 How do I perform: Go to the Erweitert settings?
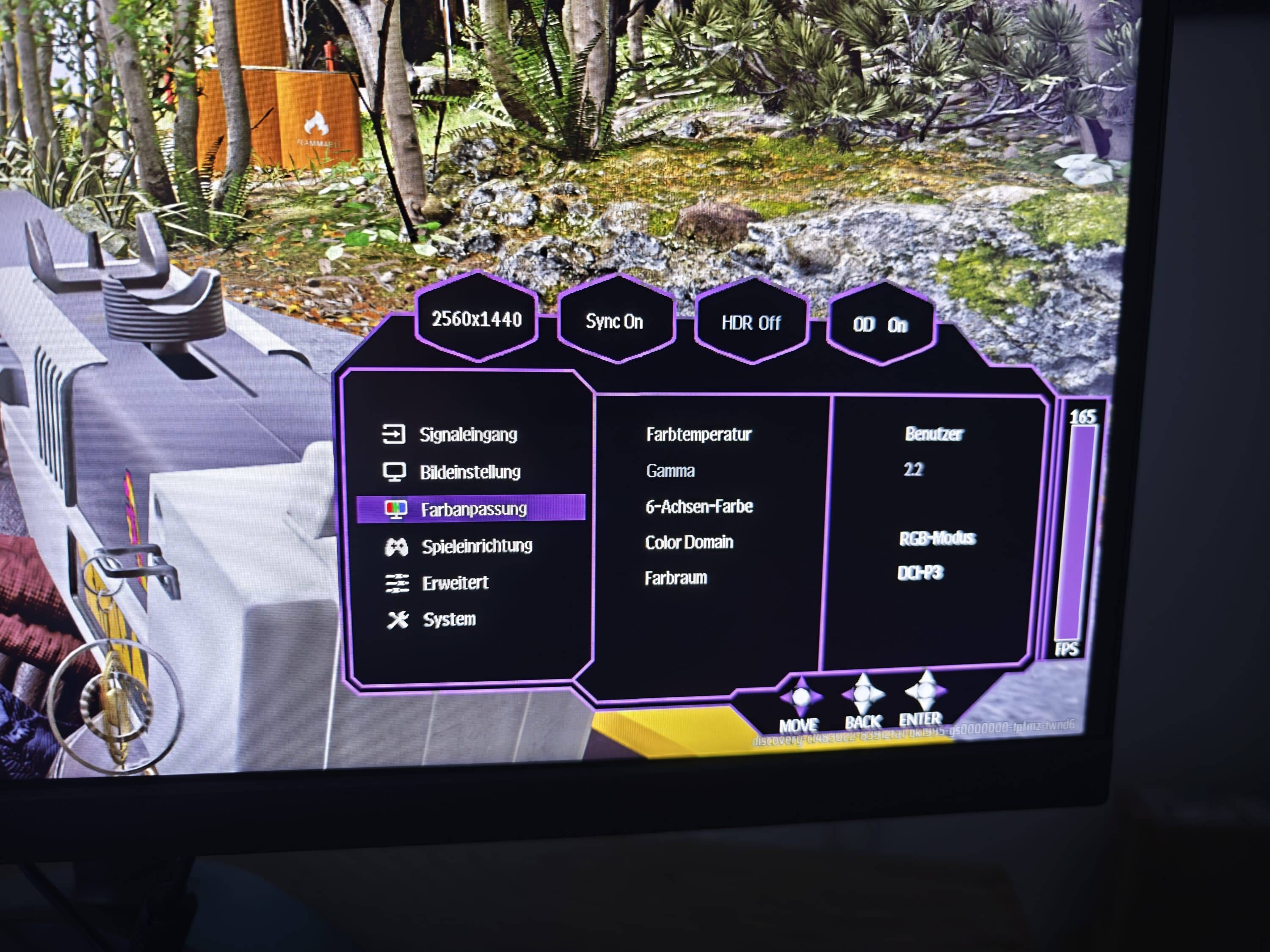pos(455,583)
